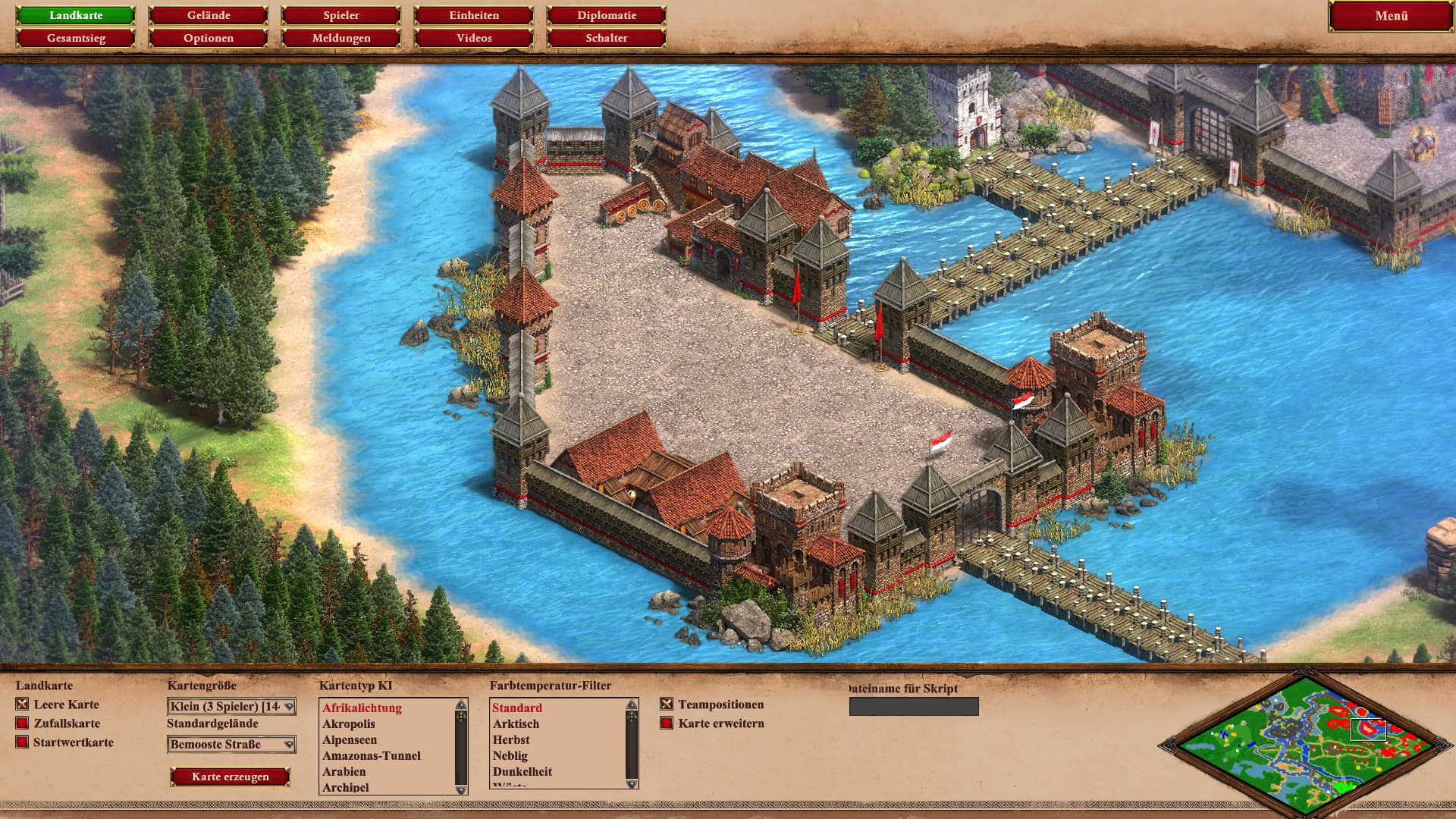Image resolution: width=1456 pixels, height=819 pixels.
Task: Select the Startwertkarte option
Action: pyautogui.click(x=22, y=742)
